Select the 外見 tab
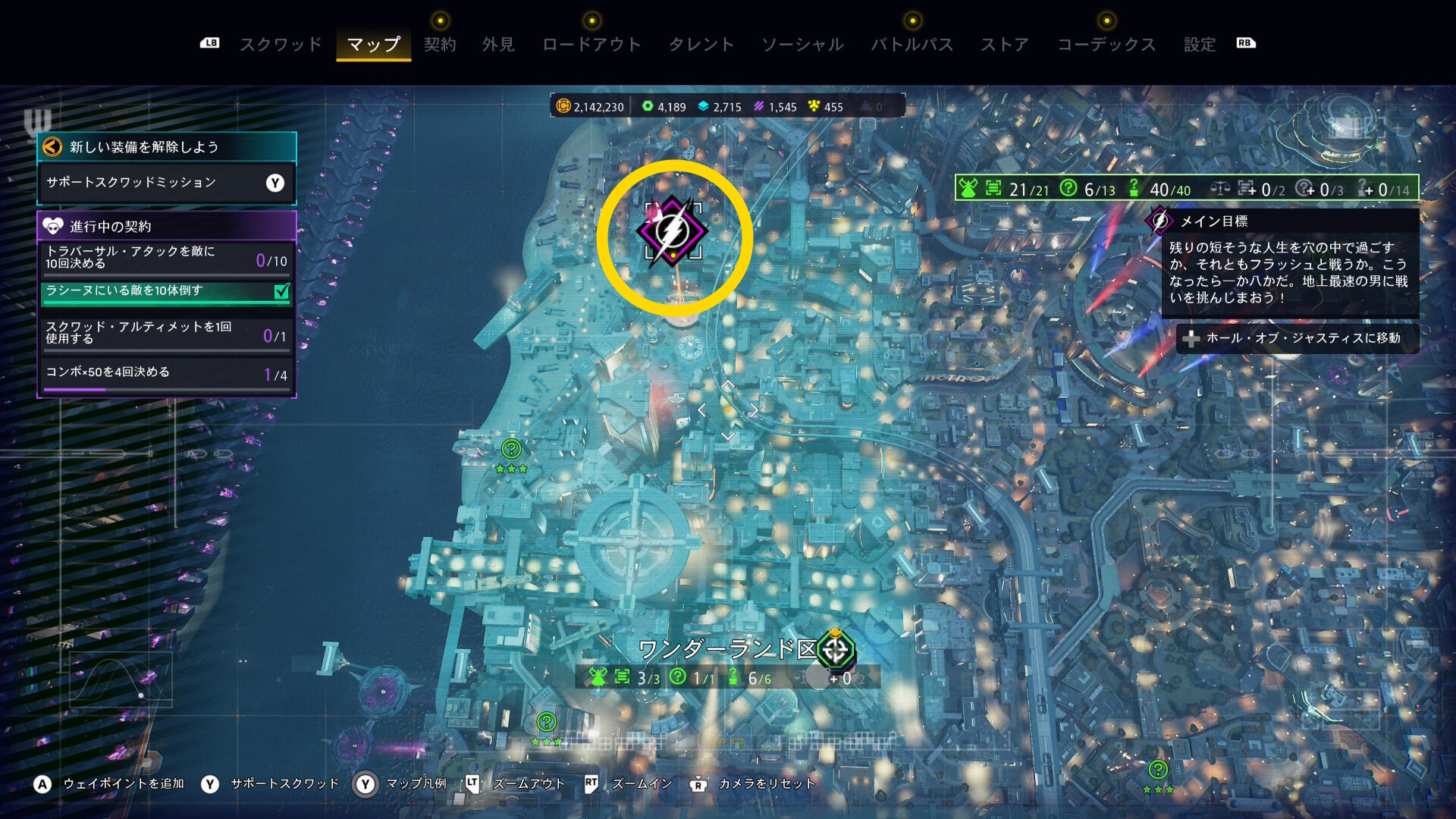Viewport: 1456px width, 819px height. click(x=498, y=45)
